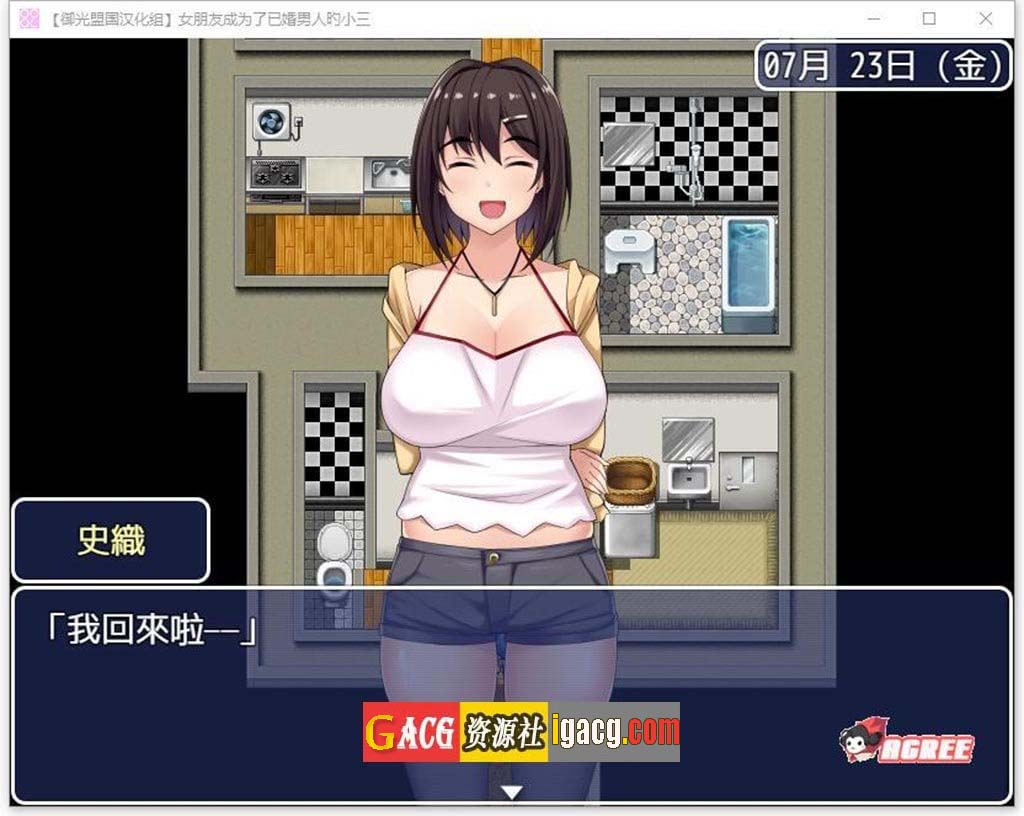Maximize the game window
The image size is (1024, 816).
(x=929, y=18)
